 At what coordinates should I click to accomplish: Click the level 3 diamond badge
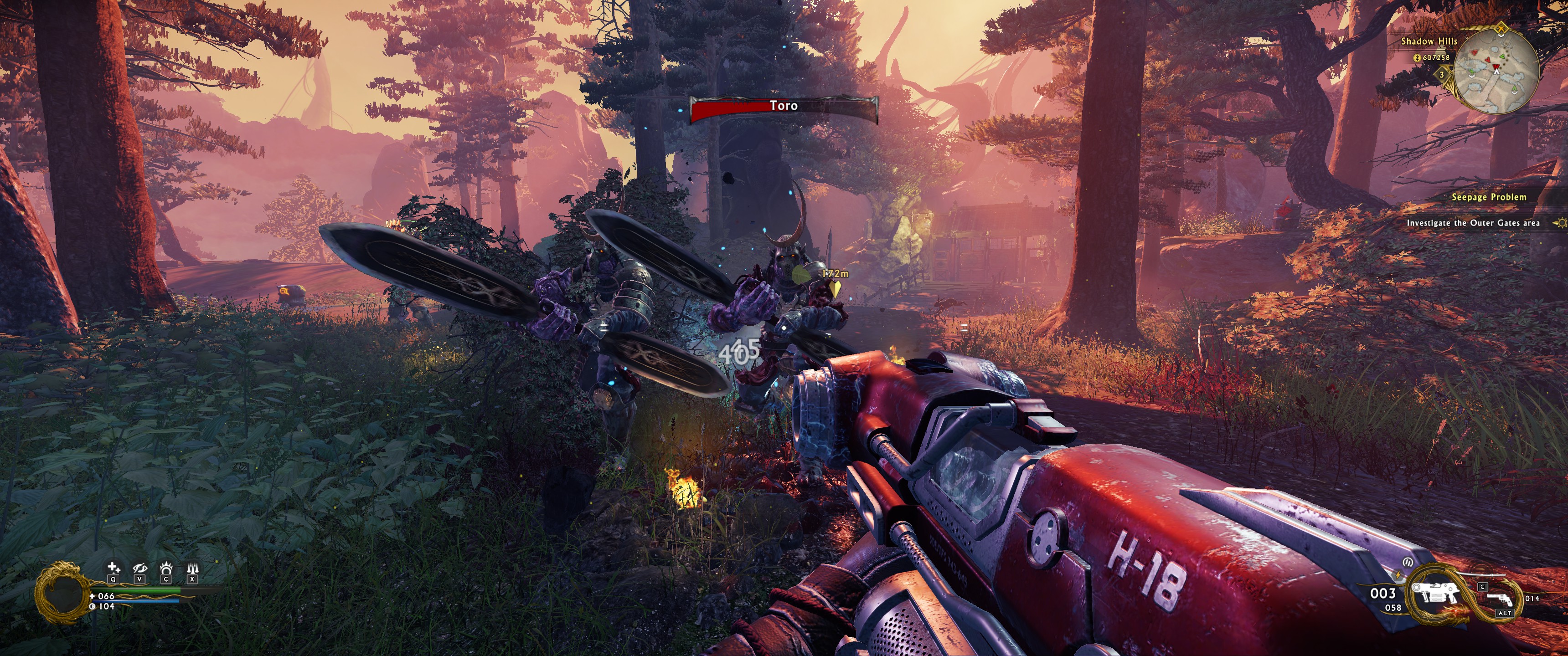pyautogui.click(x=1441, y=74)
